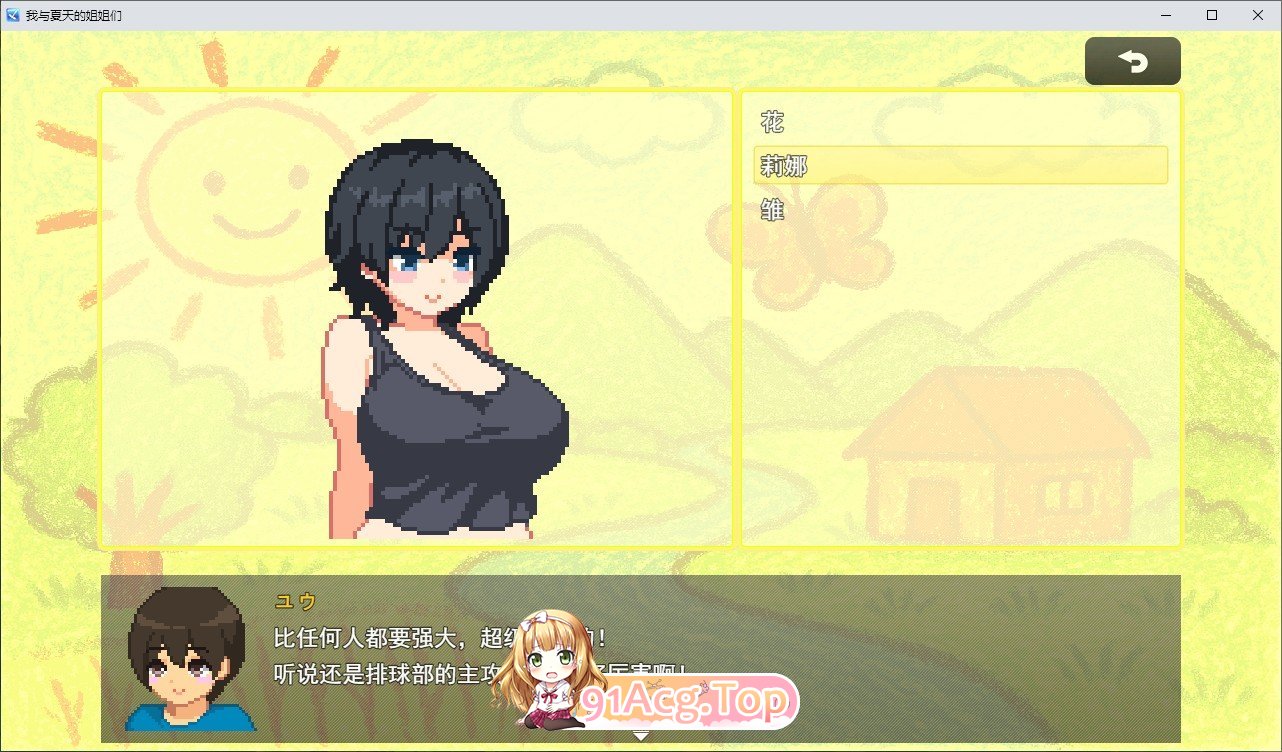Minimize the game window
The height and width of the screenshot is (752, 1282).
(1164, 15)
